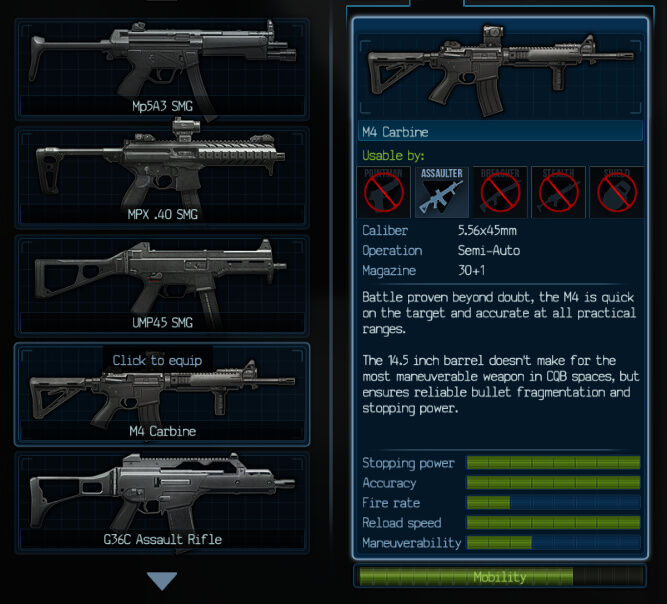Click the Shield class icon

pyautogui.click(x=616, y=192)
